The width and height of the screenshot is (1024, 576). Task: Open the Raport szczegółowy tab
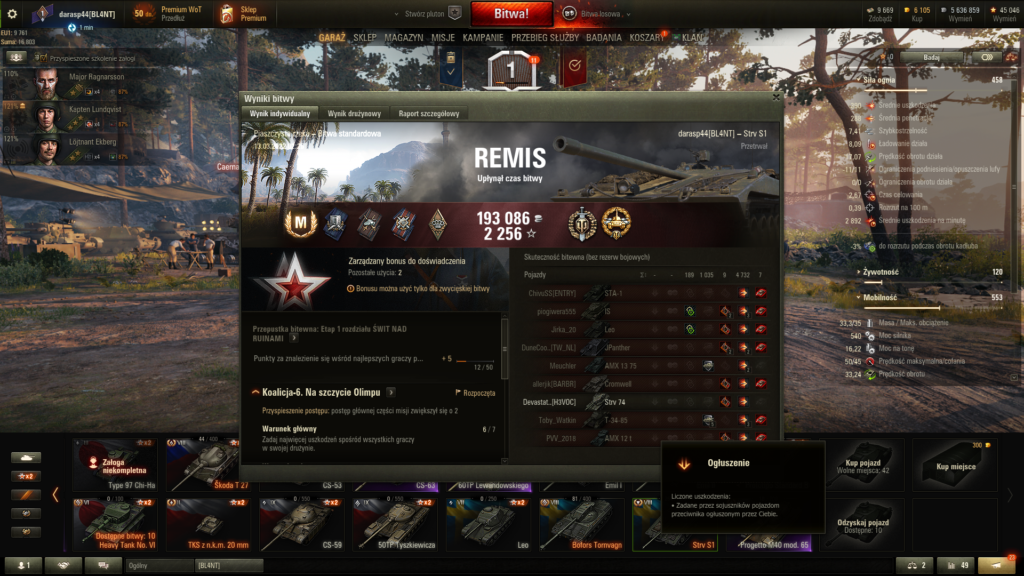point(428,114)
